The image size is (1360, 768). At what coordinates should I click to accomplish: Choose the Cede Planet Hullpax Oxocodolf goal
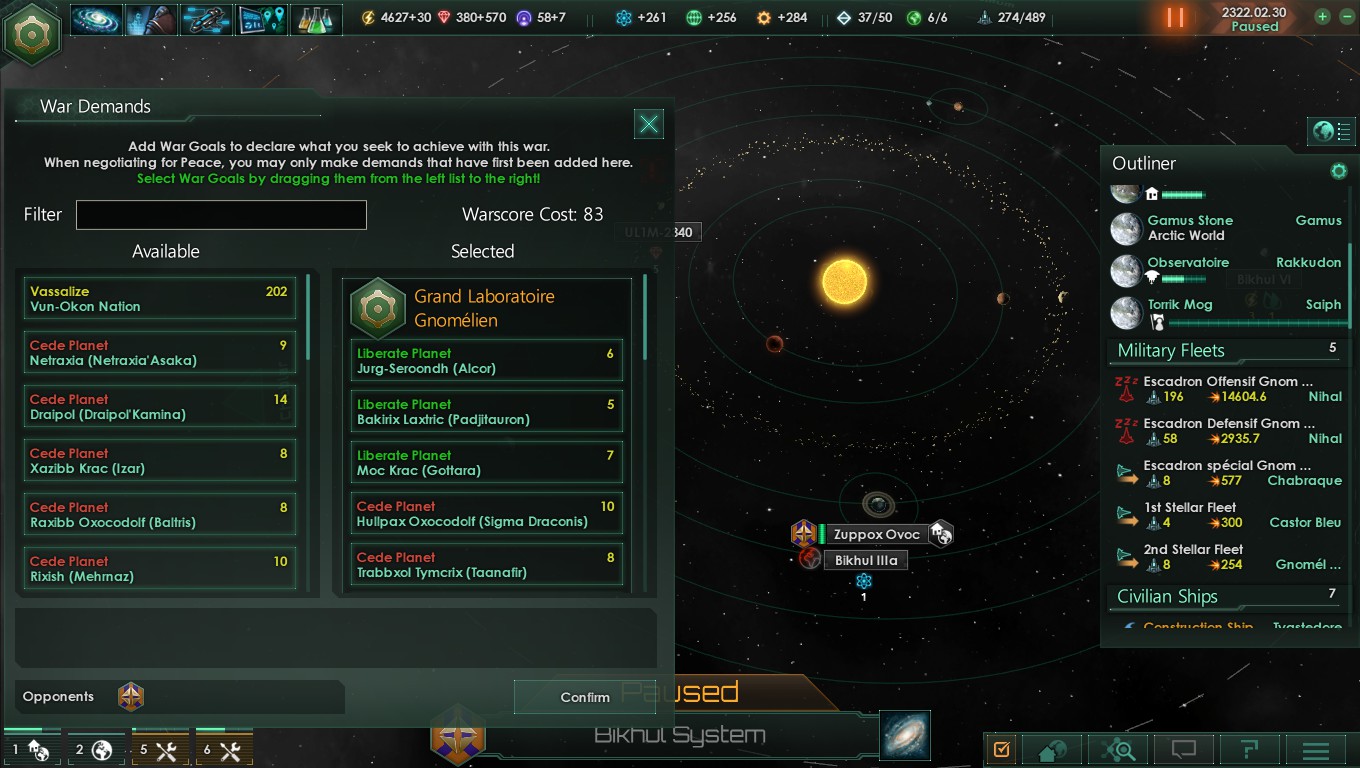pyautogui.click(x=487, y=514)
